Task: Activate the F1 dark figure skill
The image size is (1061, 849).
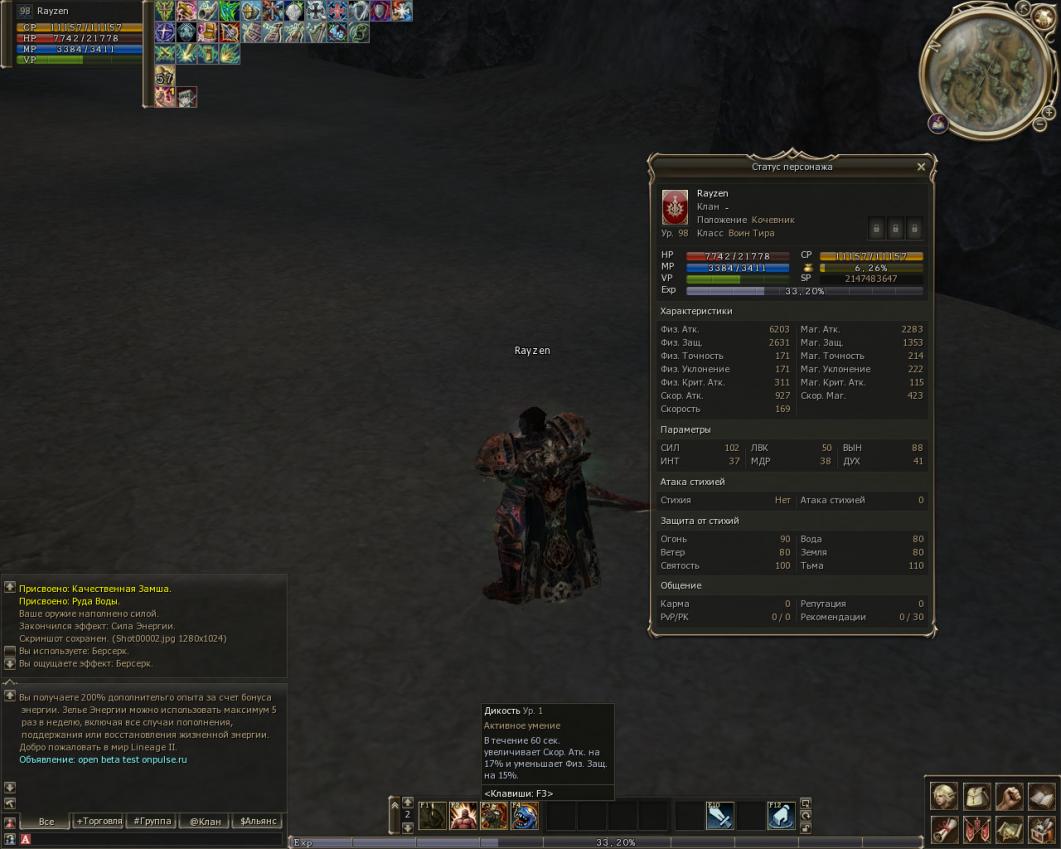Action: coord(432,816)
